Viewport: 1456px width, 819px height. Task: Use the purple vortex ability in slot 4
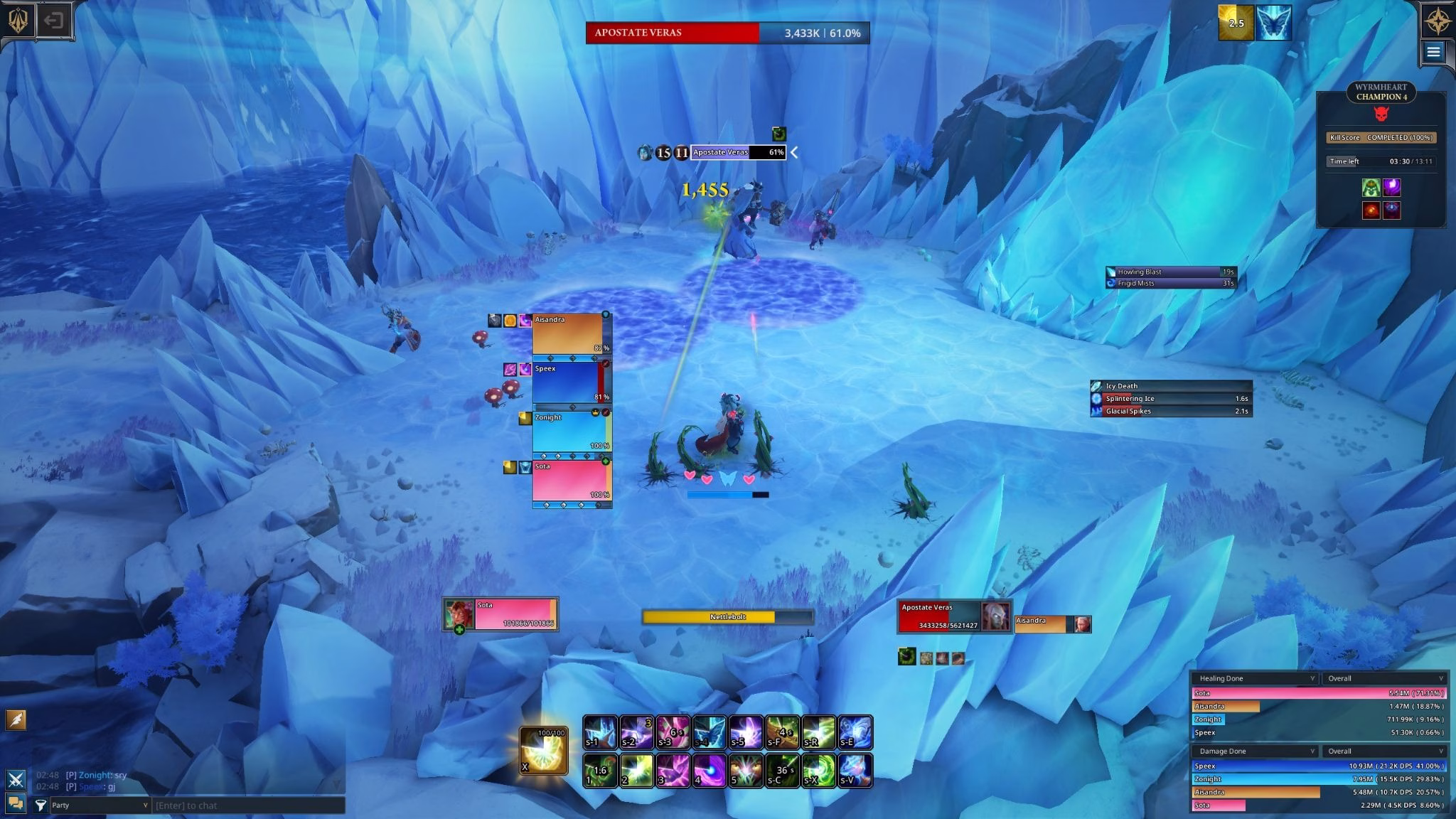[710, 770]
